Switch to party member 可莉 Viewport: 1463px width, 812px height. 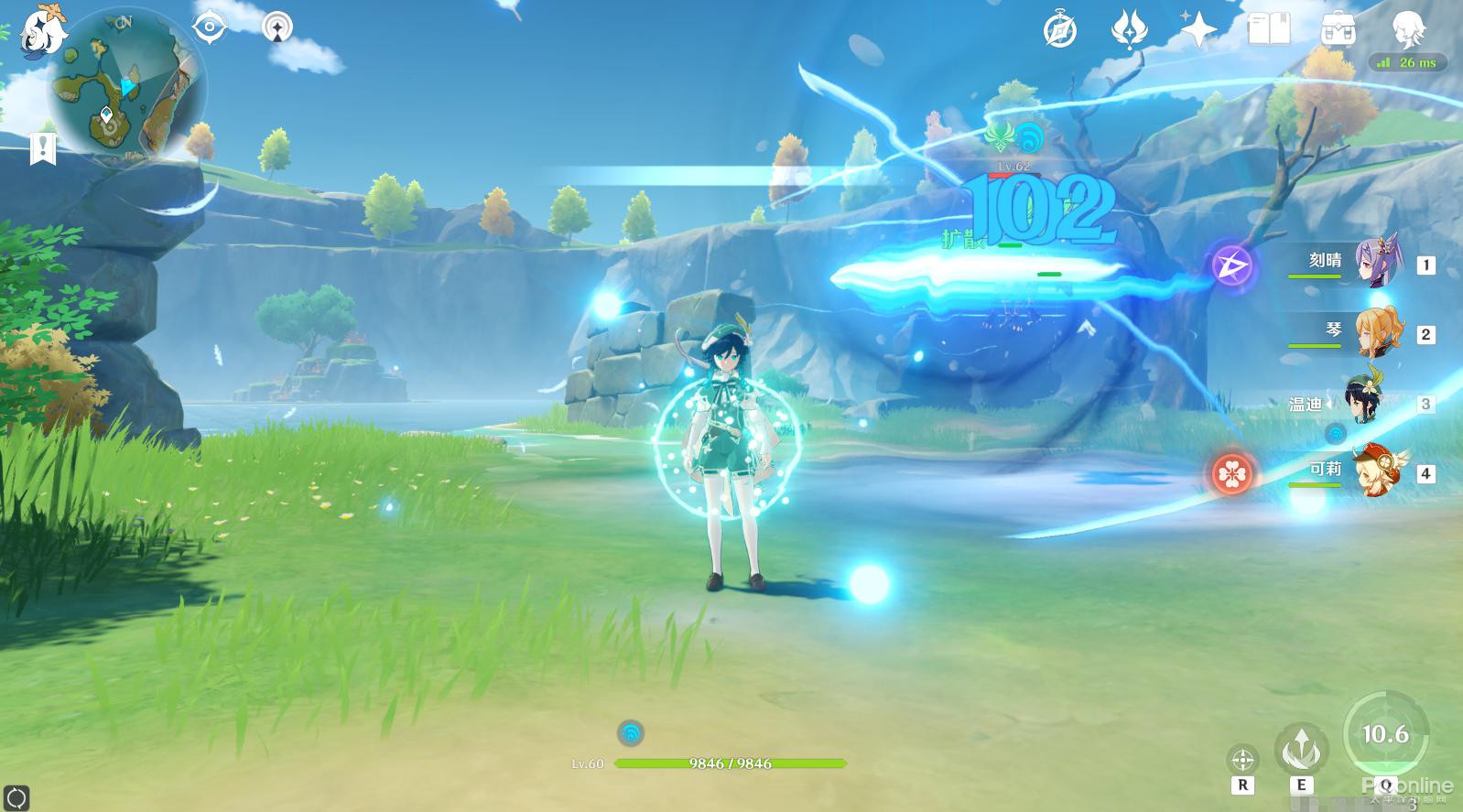[x=1375, y=472]
